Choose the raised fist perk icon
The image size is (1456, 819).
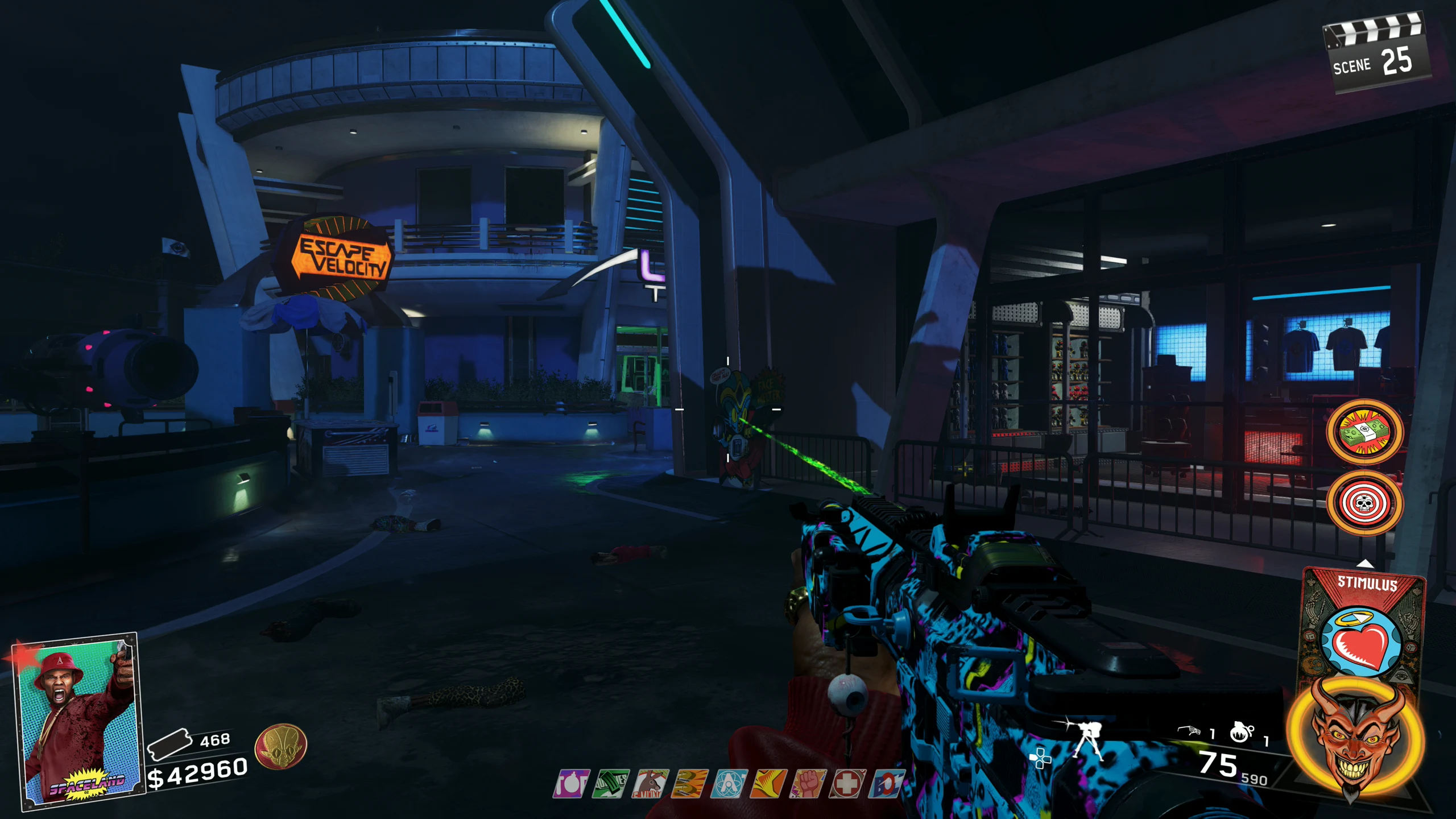pos(808,784)
